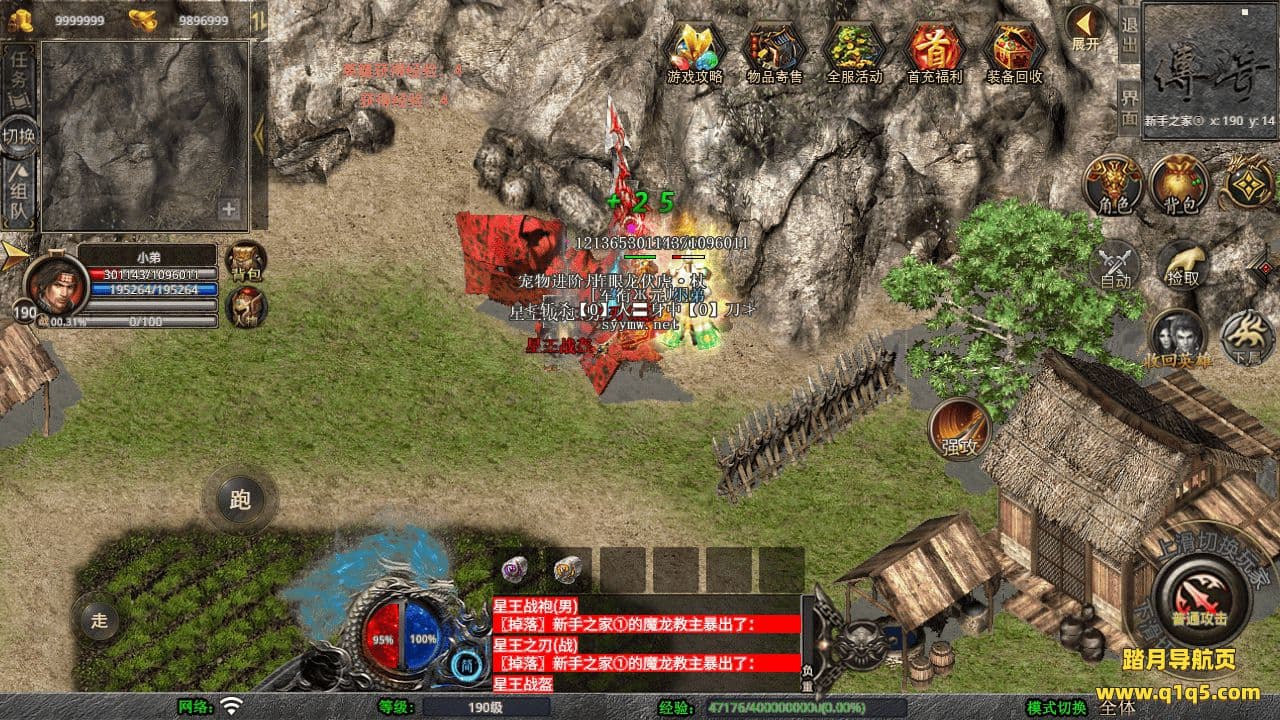Open the 首充福利 first-recharge bonus icon
The image size is (1280, 720).
934,48
